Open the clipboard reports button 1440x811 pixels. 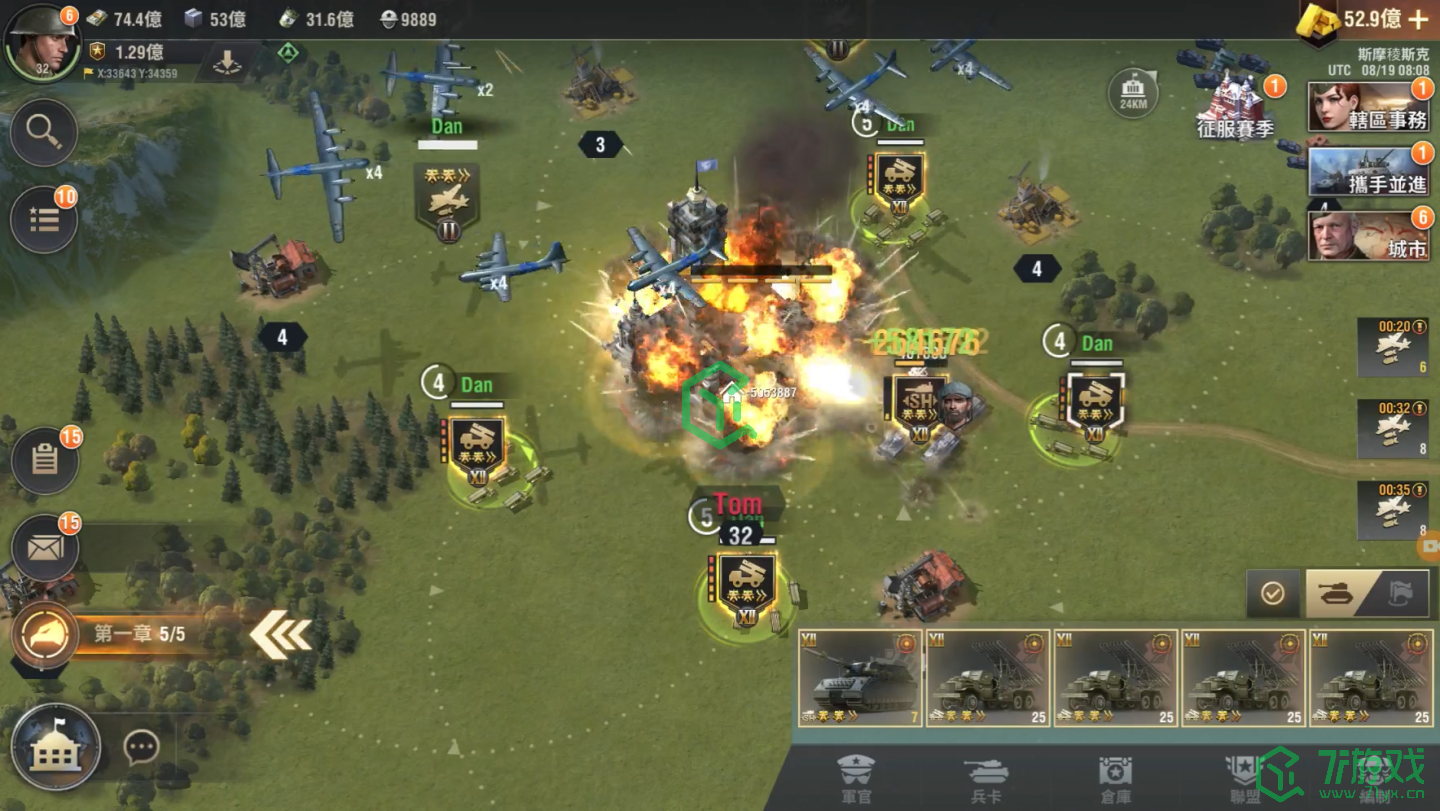pyautogui.click(x=44, y=460)
